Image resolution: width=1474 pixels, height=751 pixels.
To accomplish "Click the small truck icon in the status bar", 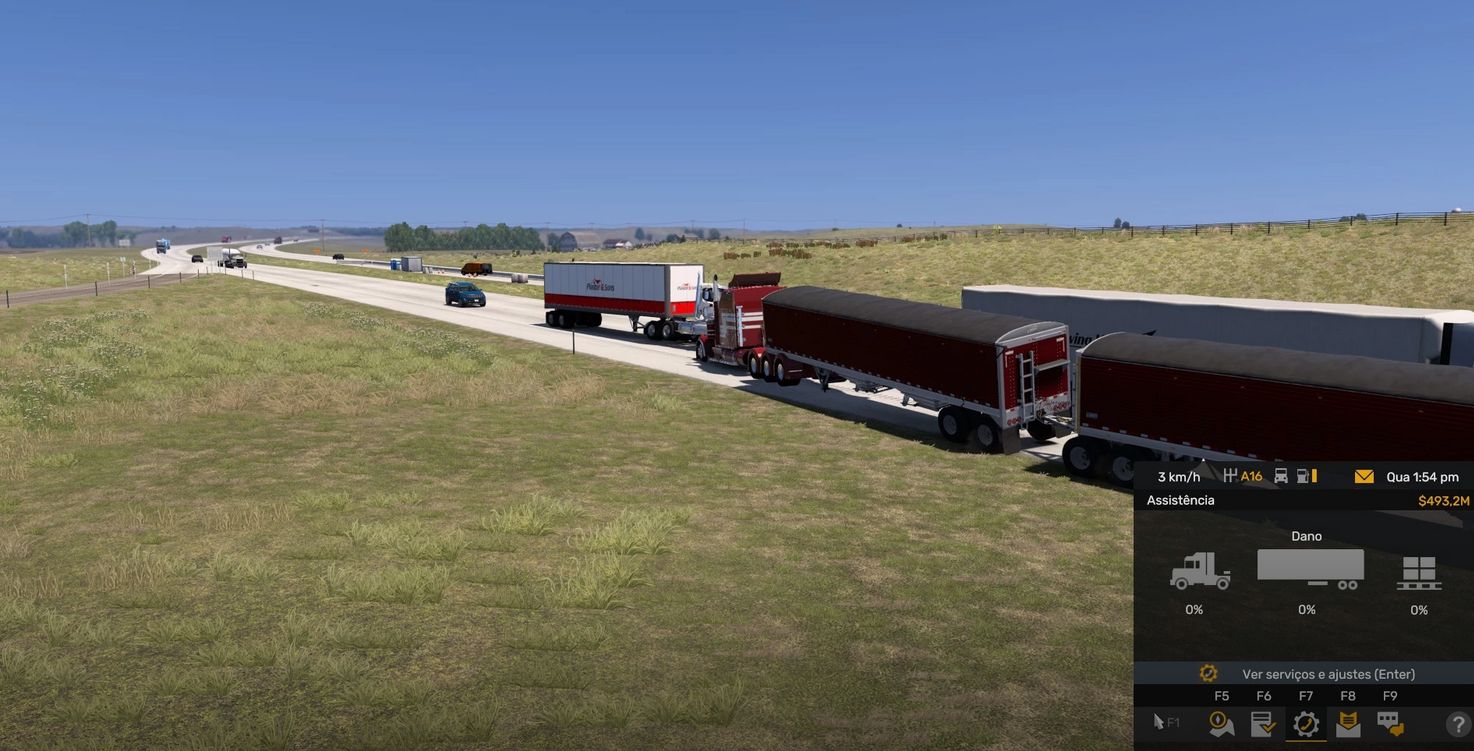I will click(1282, 476).
